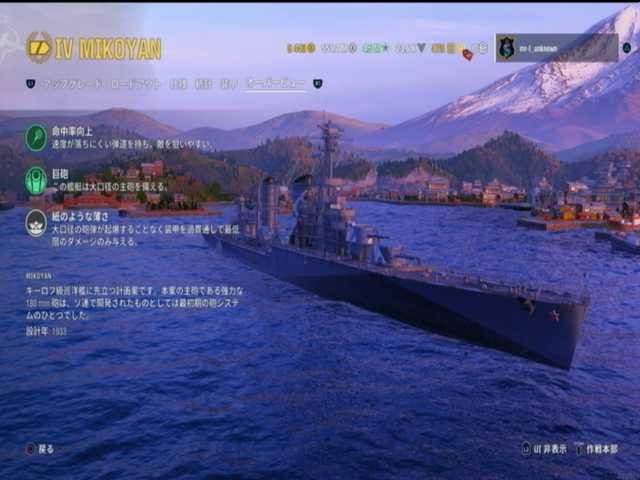Switch to the アップグレード (Upgrades) tab
This screenshot has width=640, height=480.
coord(70,84)
